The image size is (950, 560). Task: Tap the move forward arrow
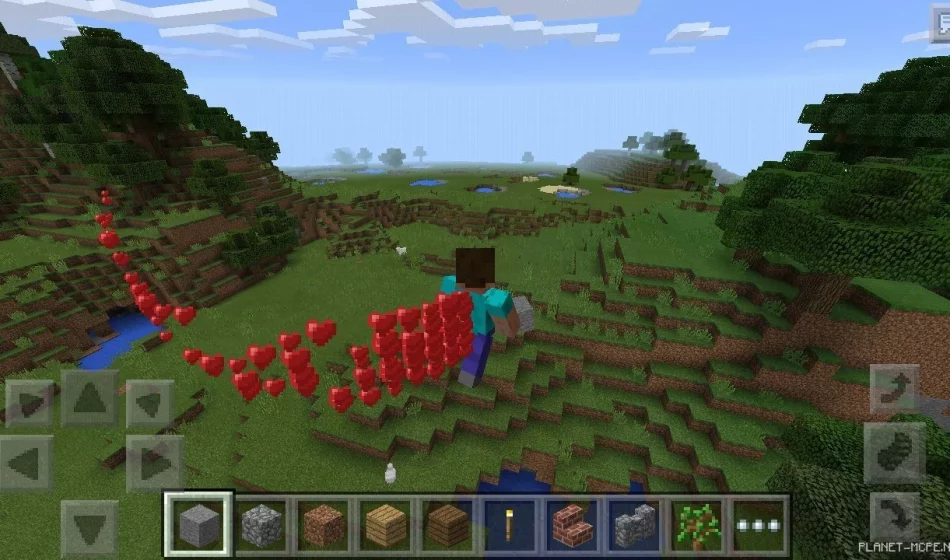90,401
